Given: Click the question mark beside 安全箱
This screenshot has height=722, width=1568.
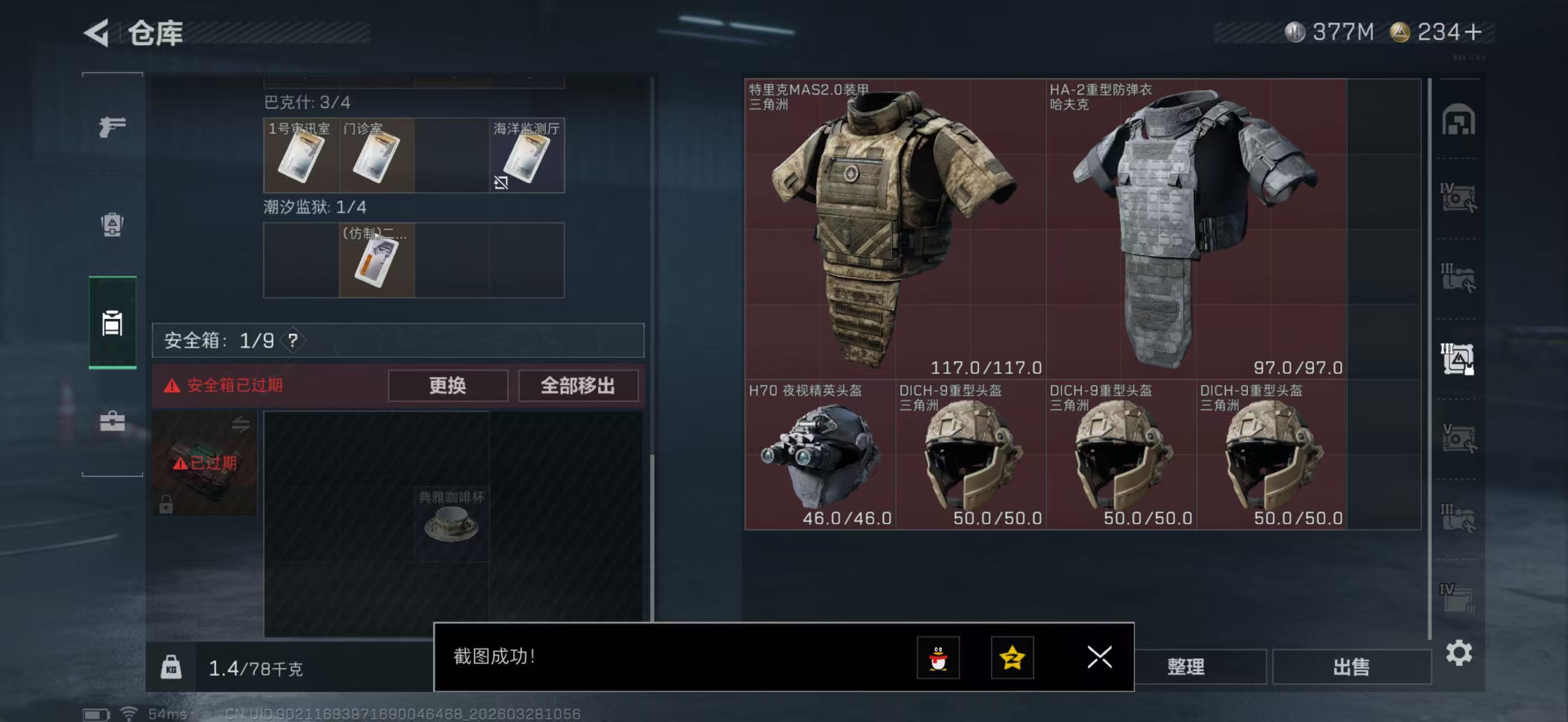Looking at the screenshot, I should coord(293,340).
